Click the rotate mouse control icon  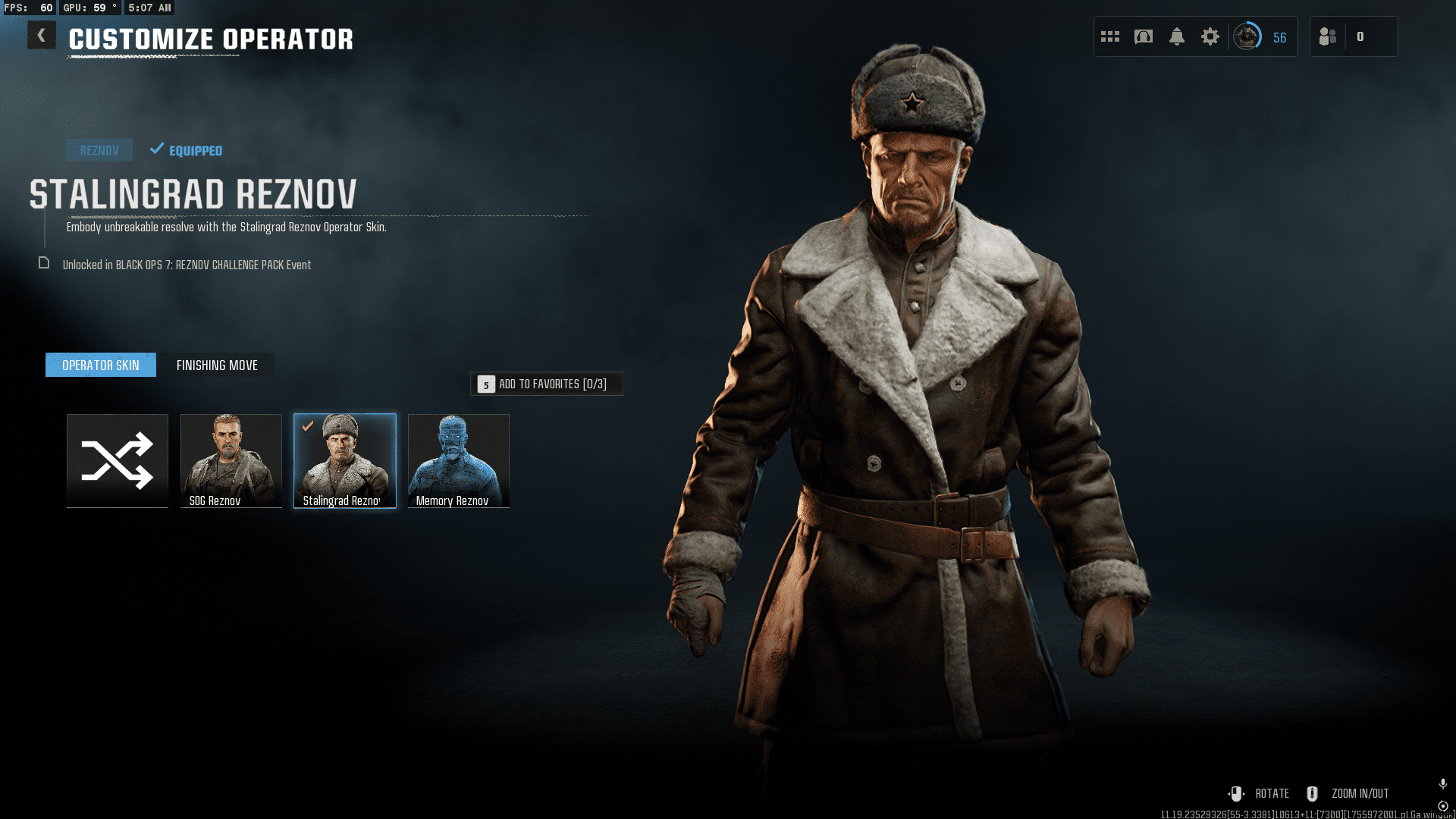click(1238, 793)
